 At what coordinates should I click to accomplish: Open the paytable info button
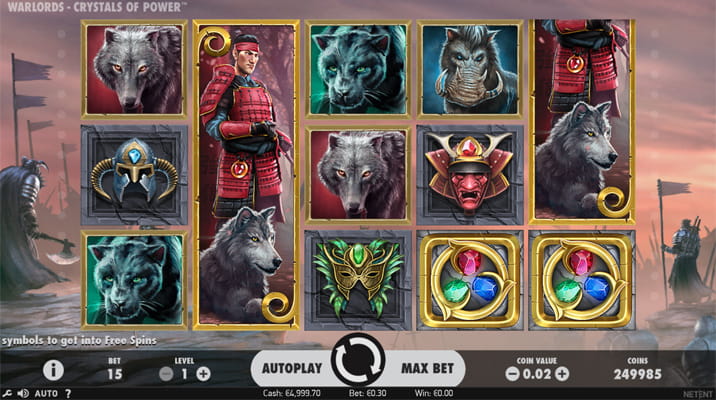53,370
